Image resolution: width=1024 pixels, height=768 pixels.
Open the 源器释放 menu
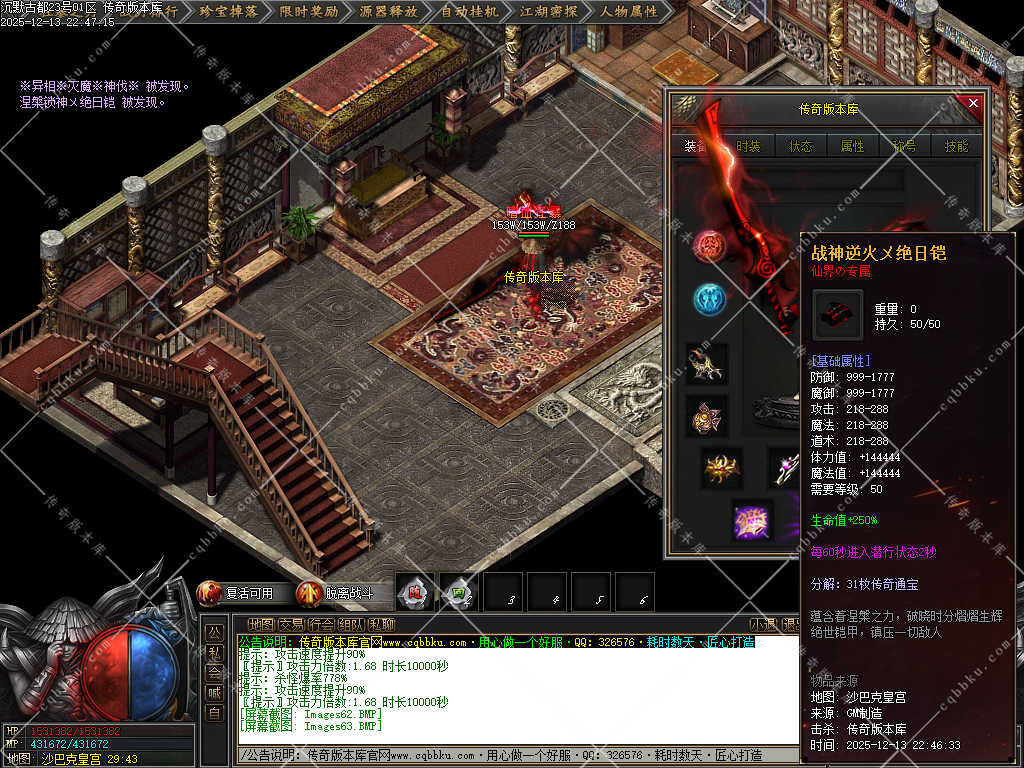388,12
